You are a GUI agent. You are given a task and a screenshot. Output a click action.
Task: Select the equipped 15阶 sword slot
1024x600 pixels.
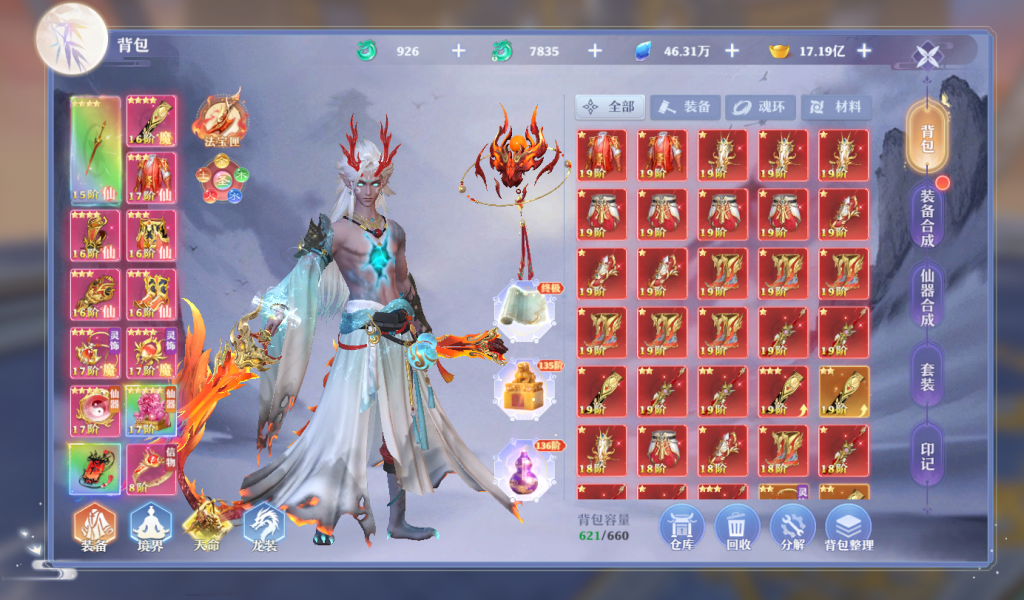(x=95, y=150)
